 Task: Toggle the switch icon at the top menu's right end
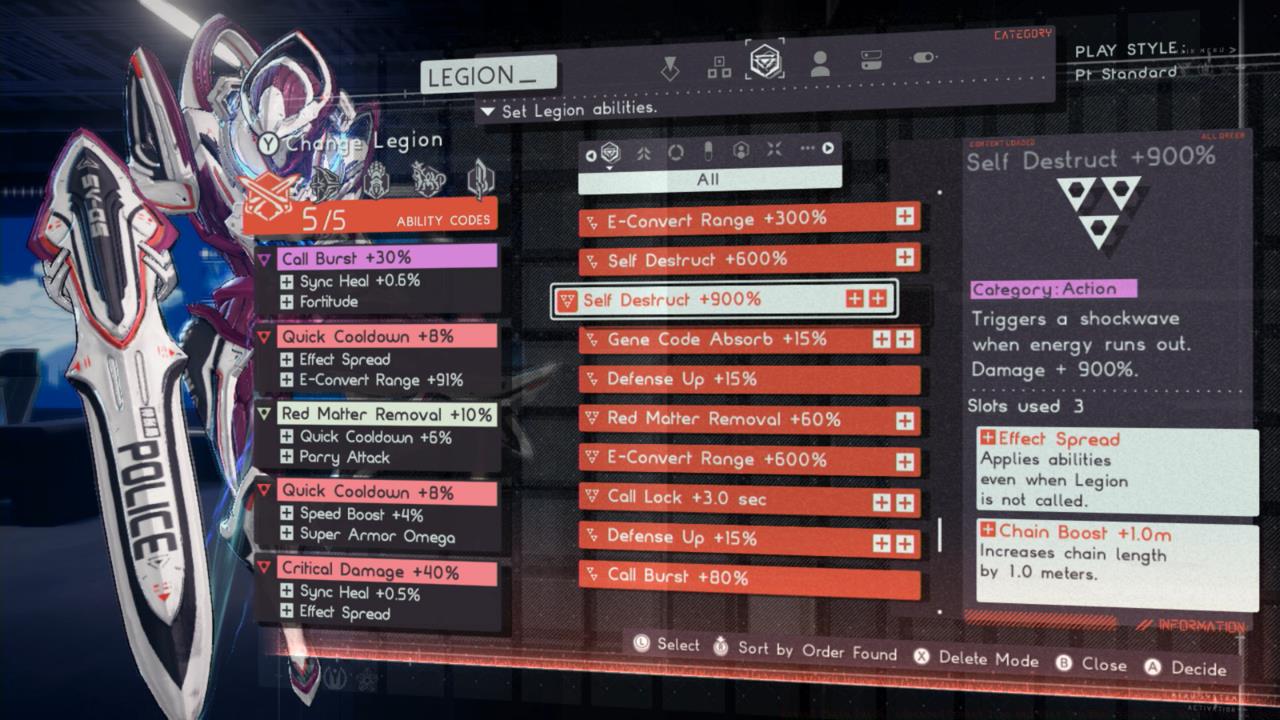[x=925, y=58]
